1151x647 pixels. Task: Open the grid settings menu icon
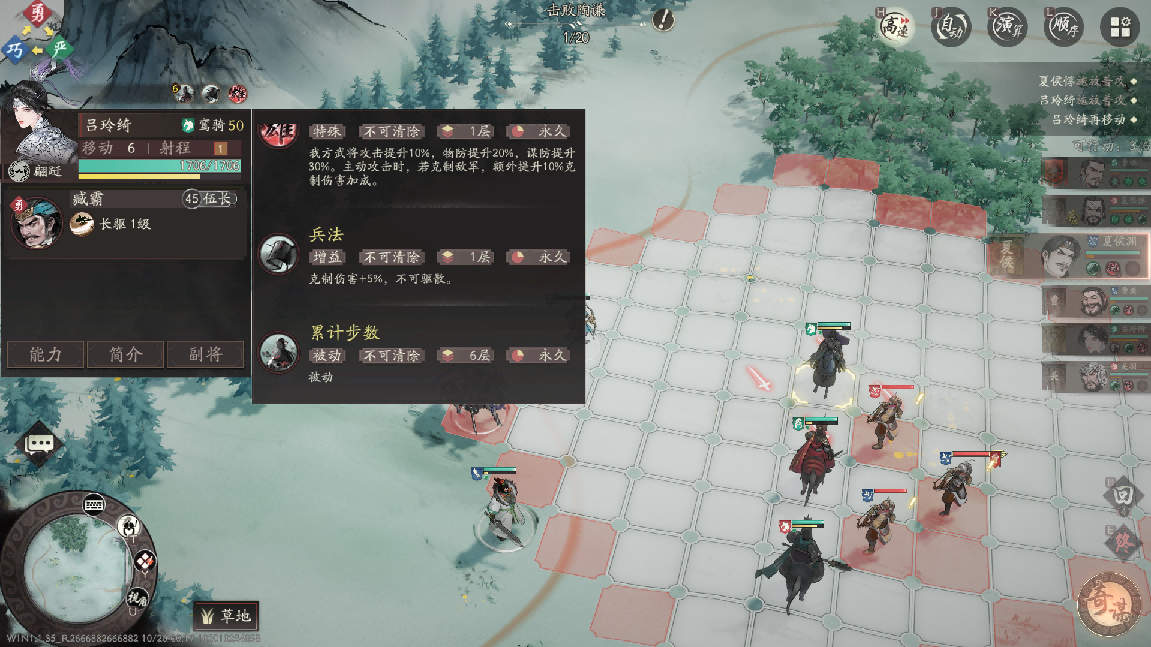[x=1120, y=27]
